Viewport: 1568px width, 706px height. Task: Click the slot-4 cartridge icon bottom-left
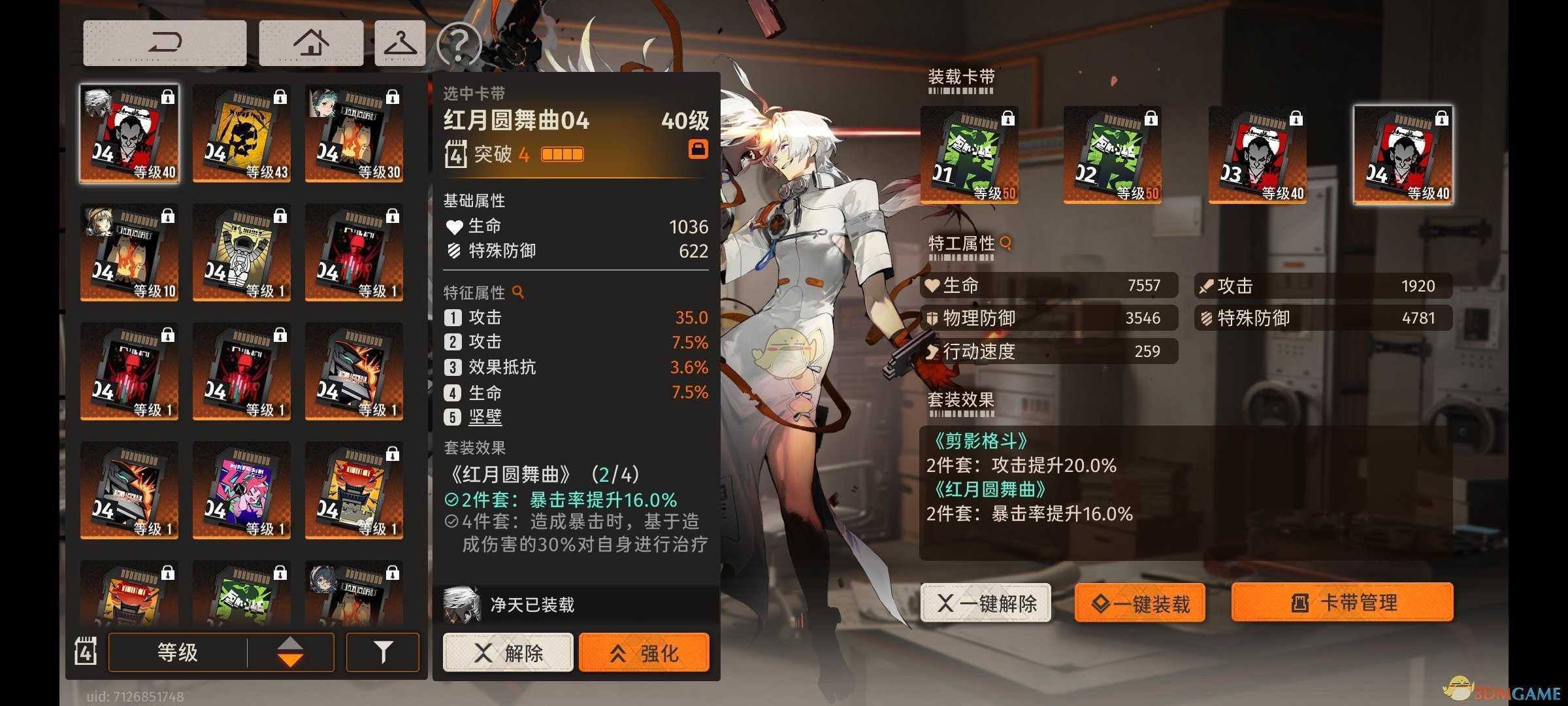click(x=86, y=652)
